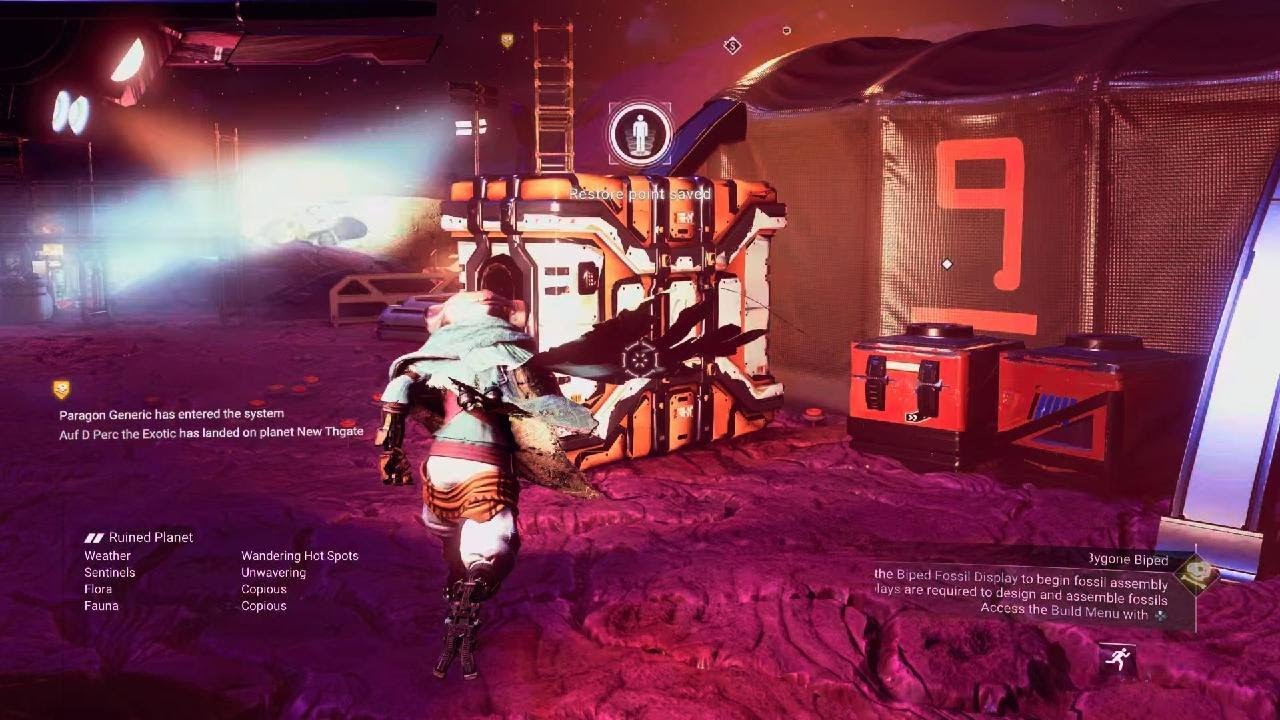Click the restore point saved person icon

point(640,133)
